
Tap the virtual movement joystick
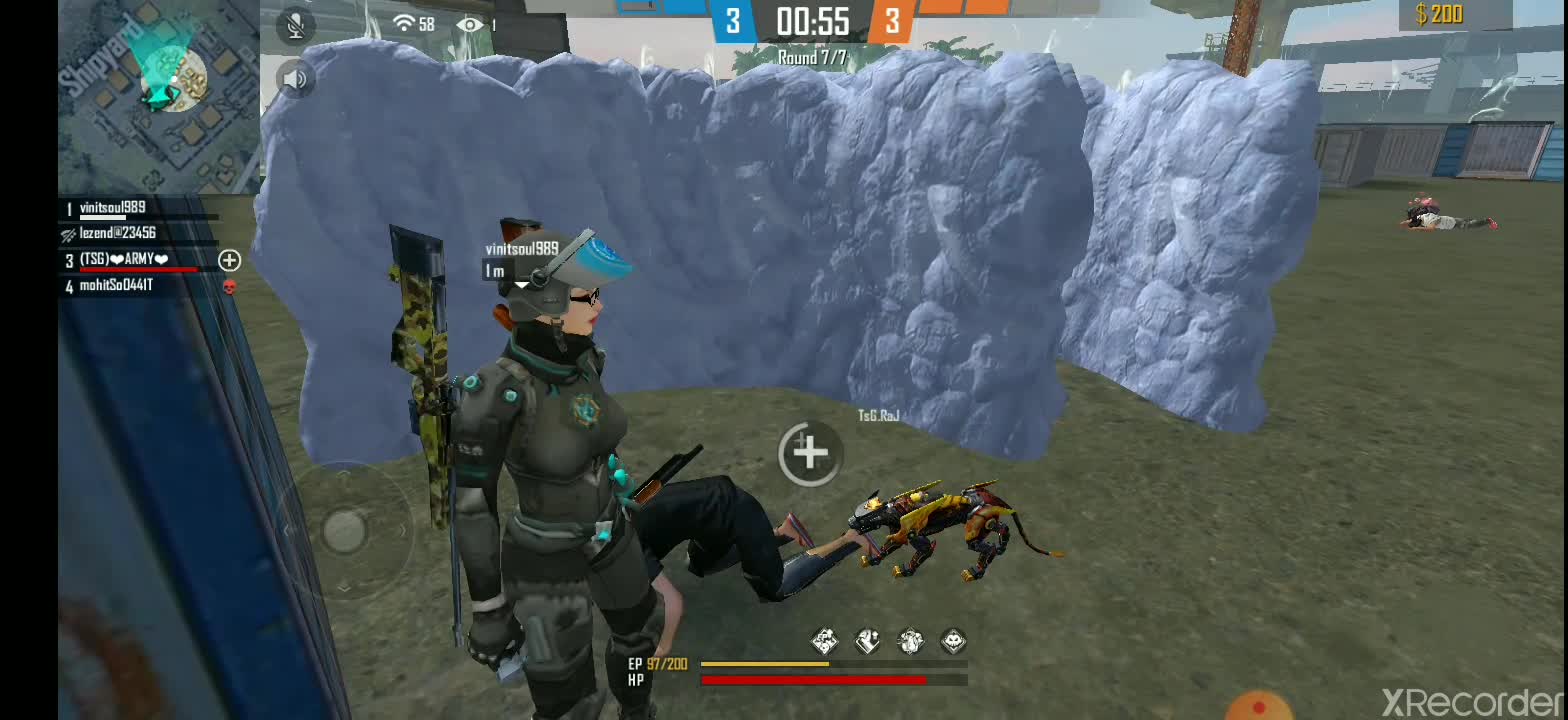tap(344, 530)
